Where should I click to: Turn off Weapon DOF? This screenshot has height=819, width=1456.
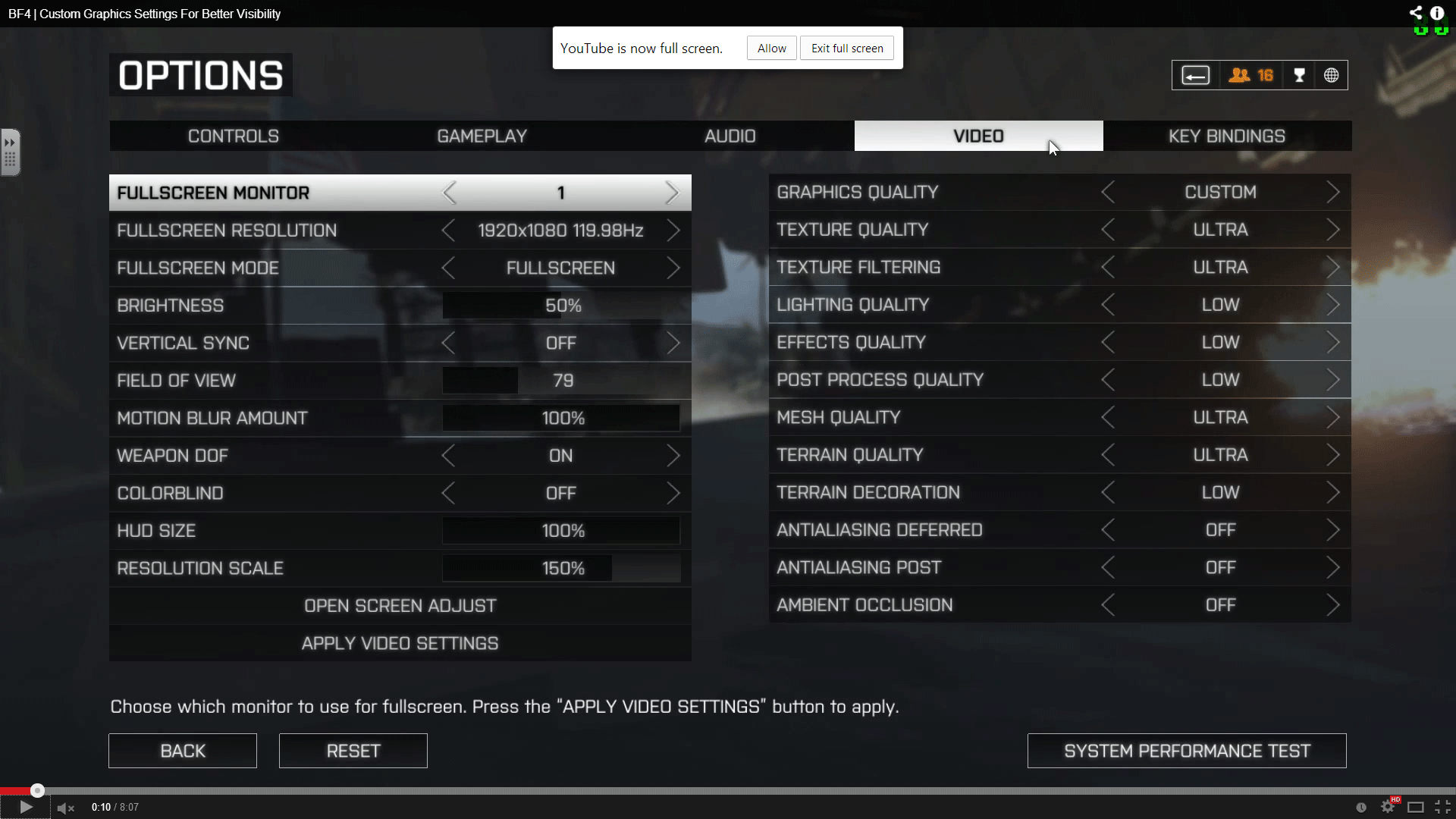click(675, 455)
